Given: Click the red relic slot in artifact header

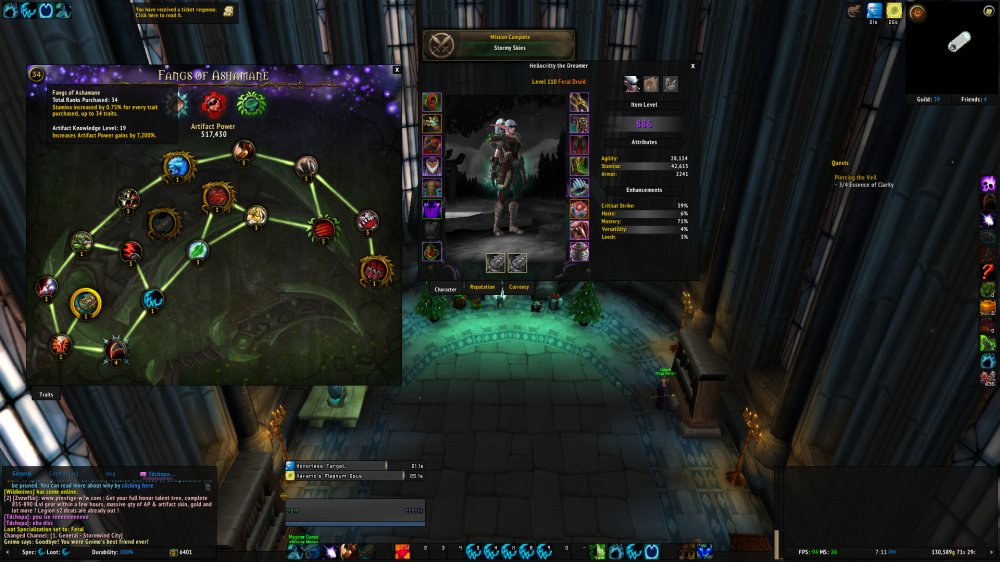Looking at the screenshot, I should pos(213,104).
